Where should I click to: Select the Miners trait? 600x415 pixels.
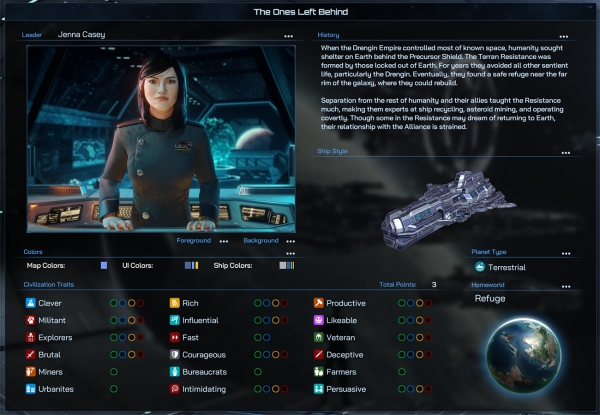50,371
